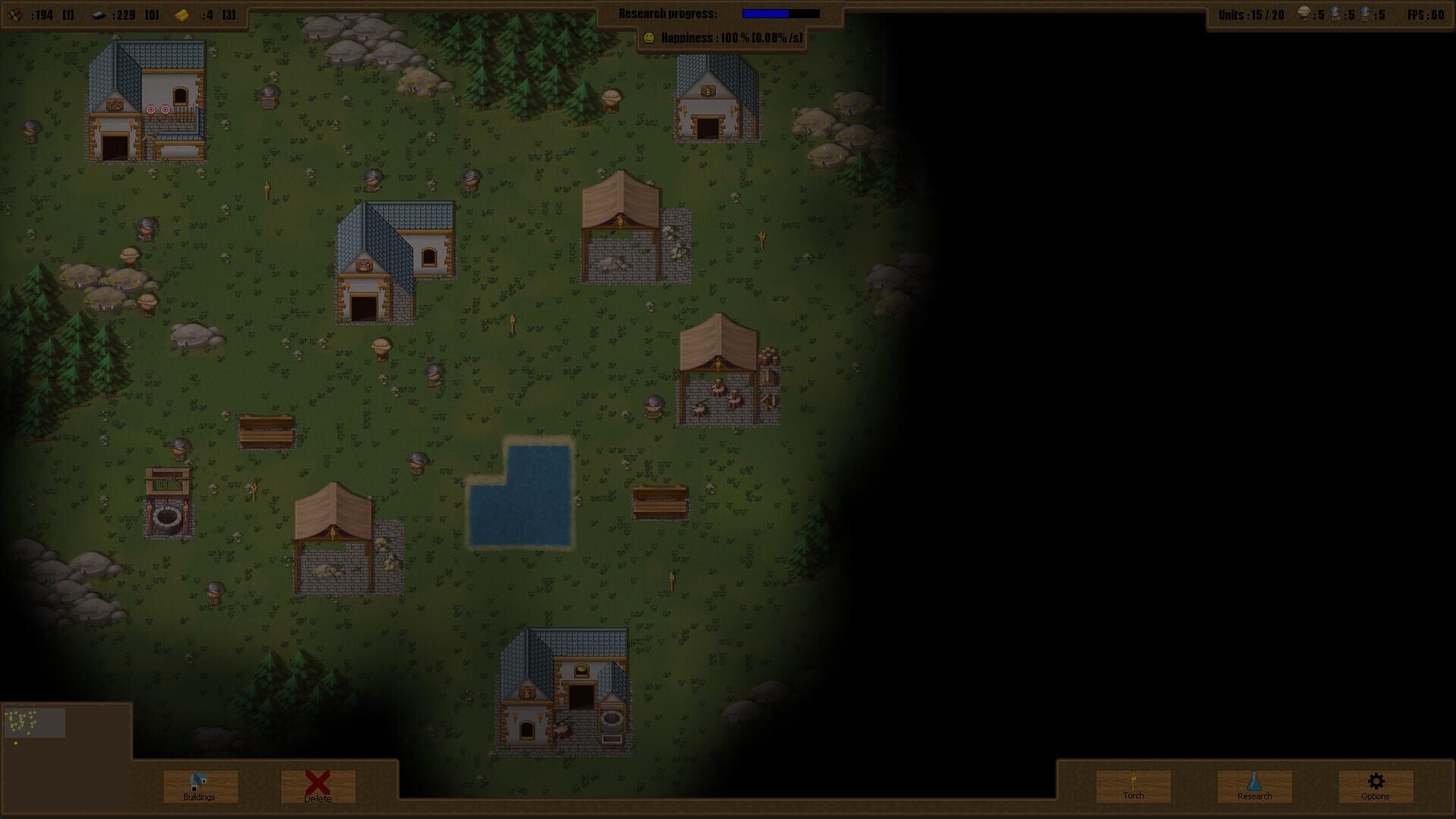Click the happiness smiley face icon

click(x=651, y=36)
